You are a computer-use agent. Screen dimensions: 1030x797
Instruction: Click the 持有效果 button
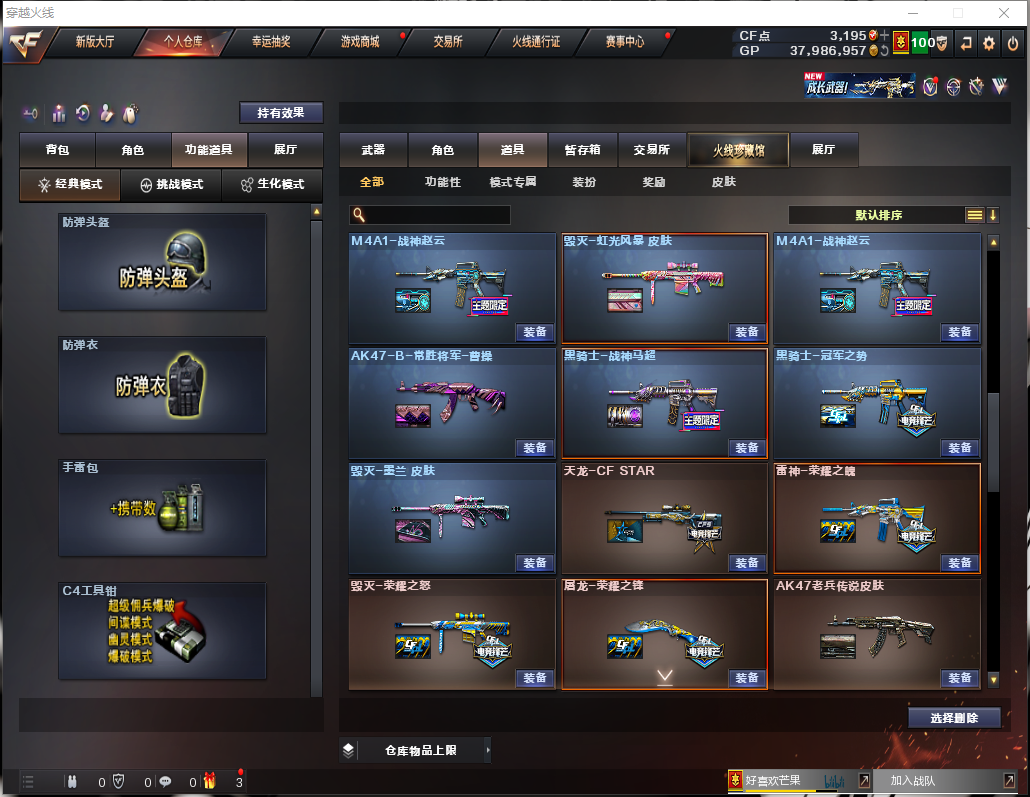[x=281, y=113]
